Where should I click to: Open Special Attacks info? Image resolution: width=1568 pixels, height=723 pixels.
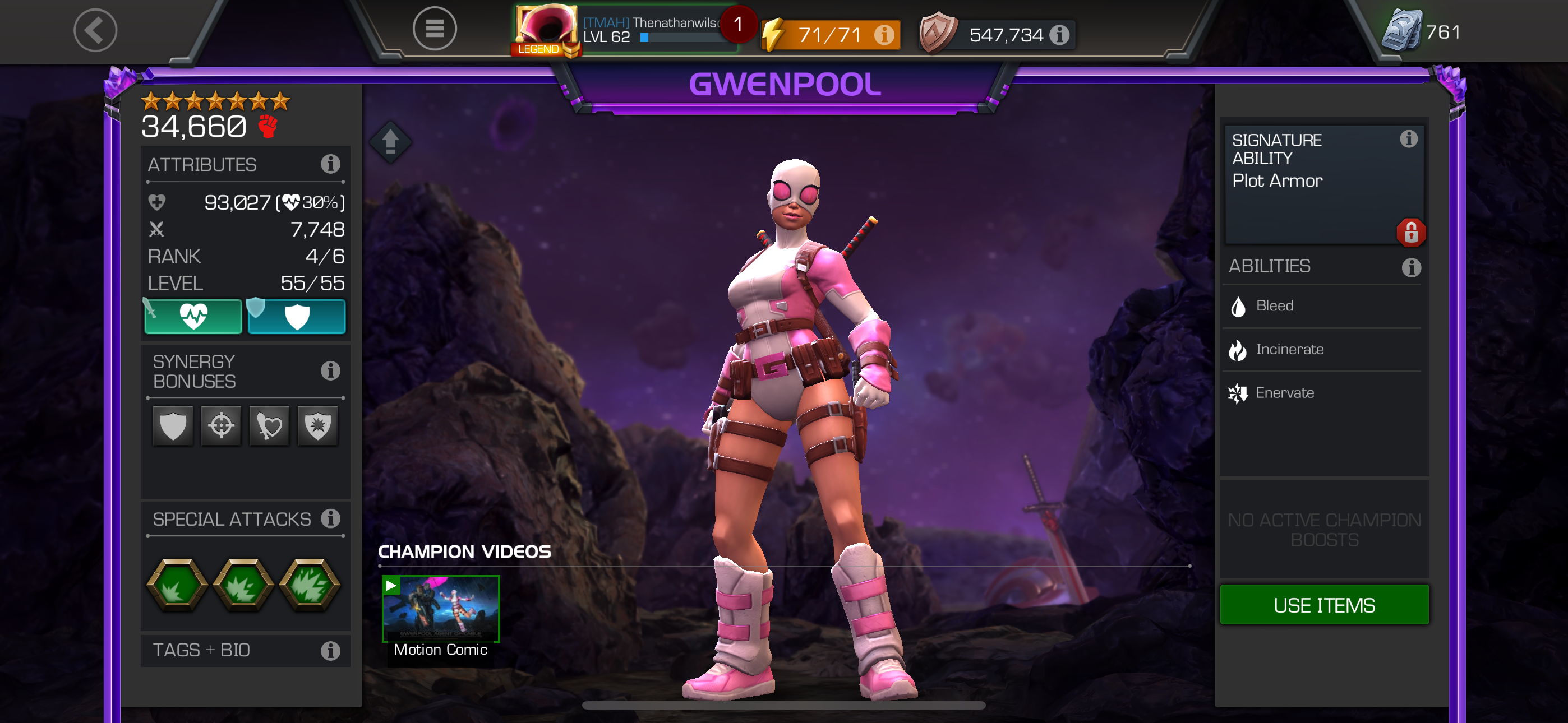330,518
